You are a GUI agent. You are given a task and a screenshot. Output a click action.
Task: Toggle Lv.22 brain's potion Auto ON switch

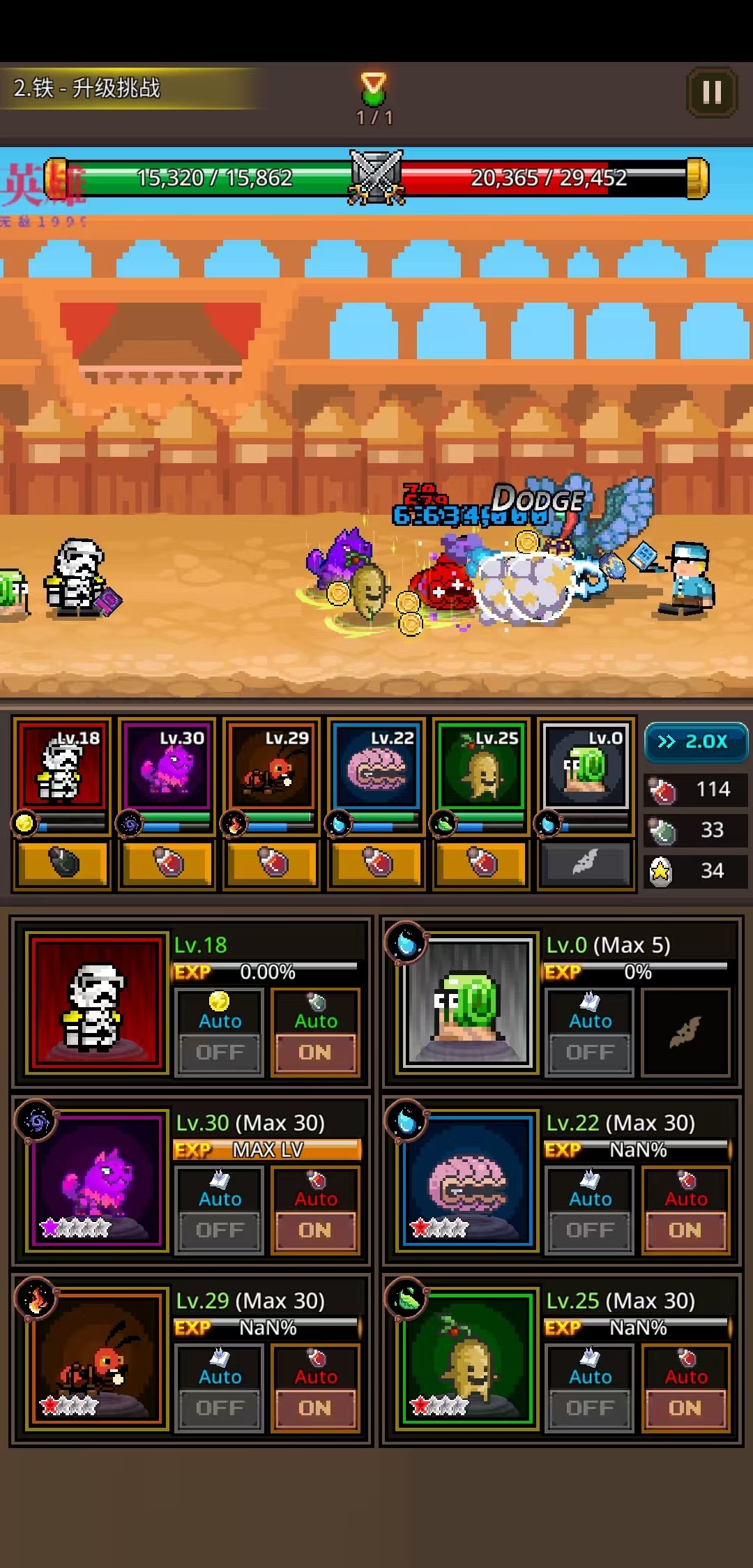(x=685, y=1230)
